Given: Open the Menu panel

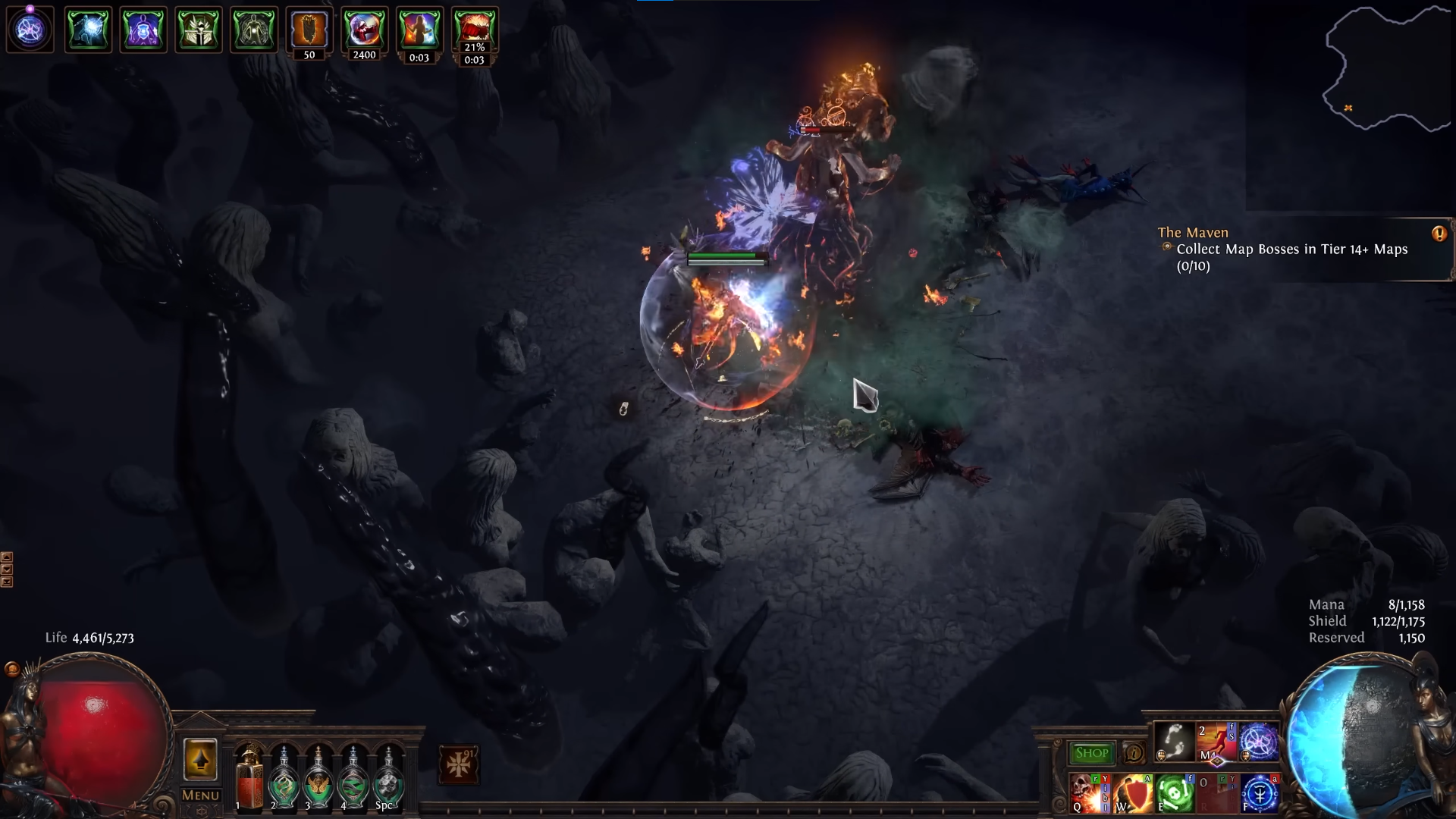Looking at the screenshot, I should pos(200,796).
